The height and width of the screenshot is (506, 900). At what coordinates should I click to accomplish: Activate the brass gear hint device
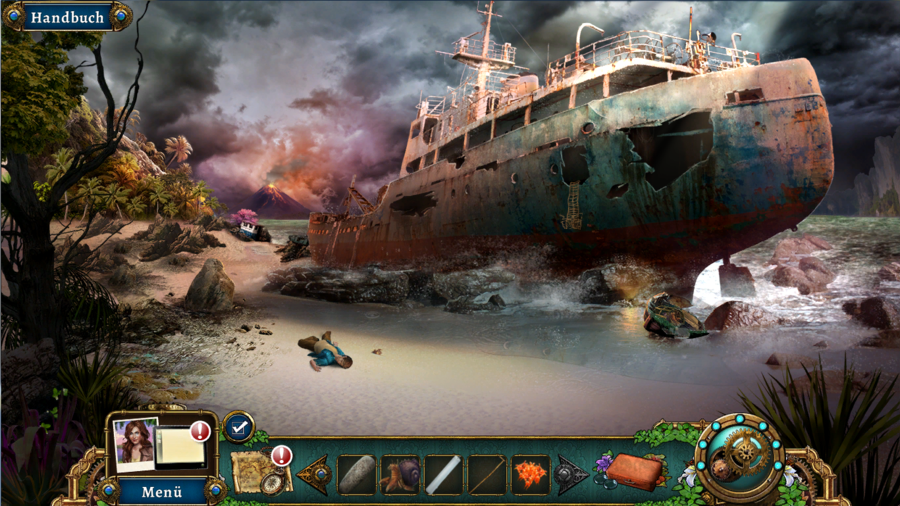pos(740,457)
